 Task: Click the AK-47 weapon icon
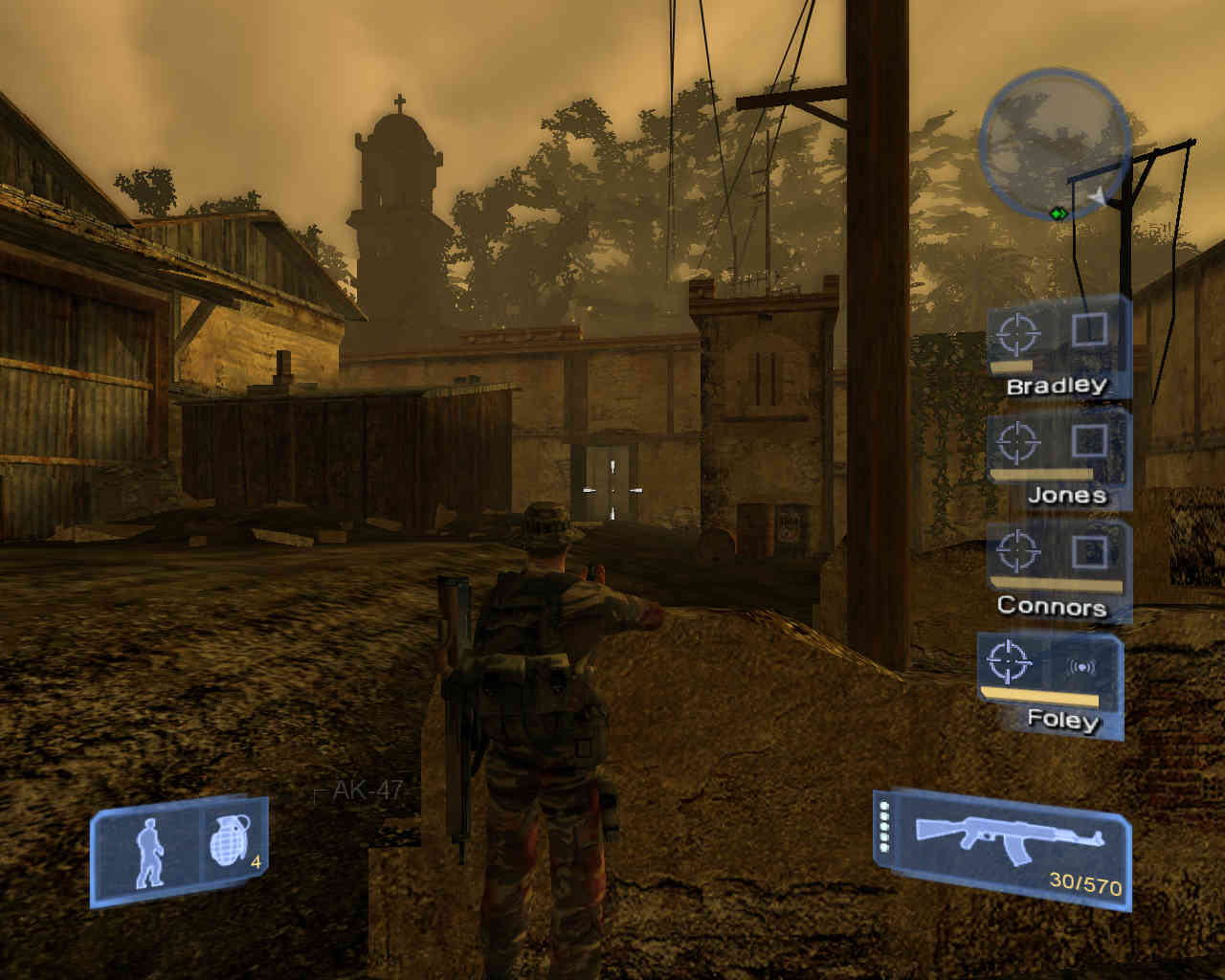click(1010, 835)
